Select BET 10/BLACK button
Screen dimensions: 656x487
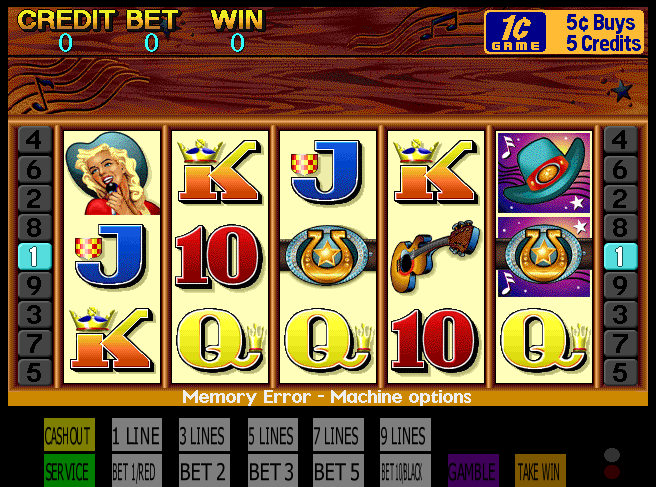[x=404, y=471]
